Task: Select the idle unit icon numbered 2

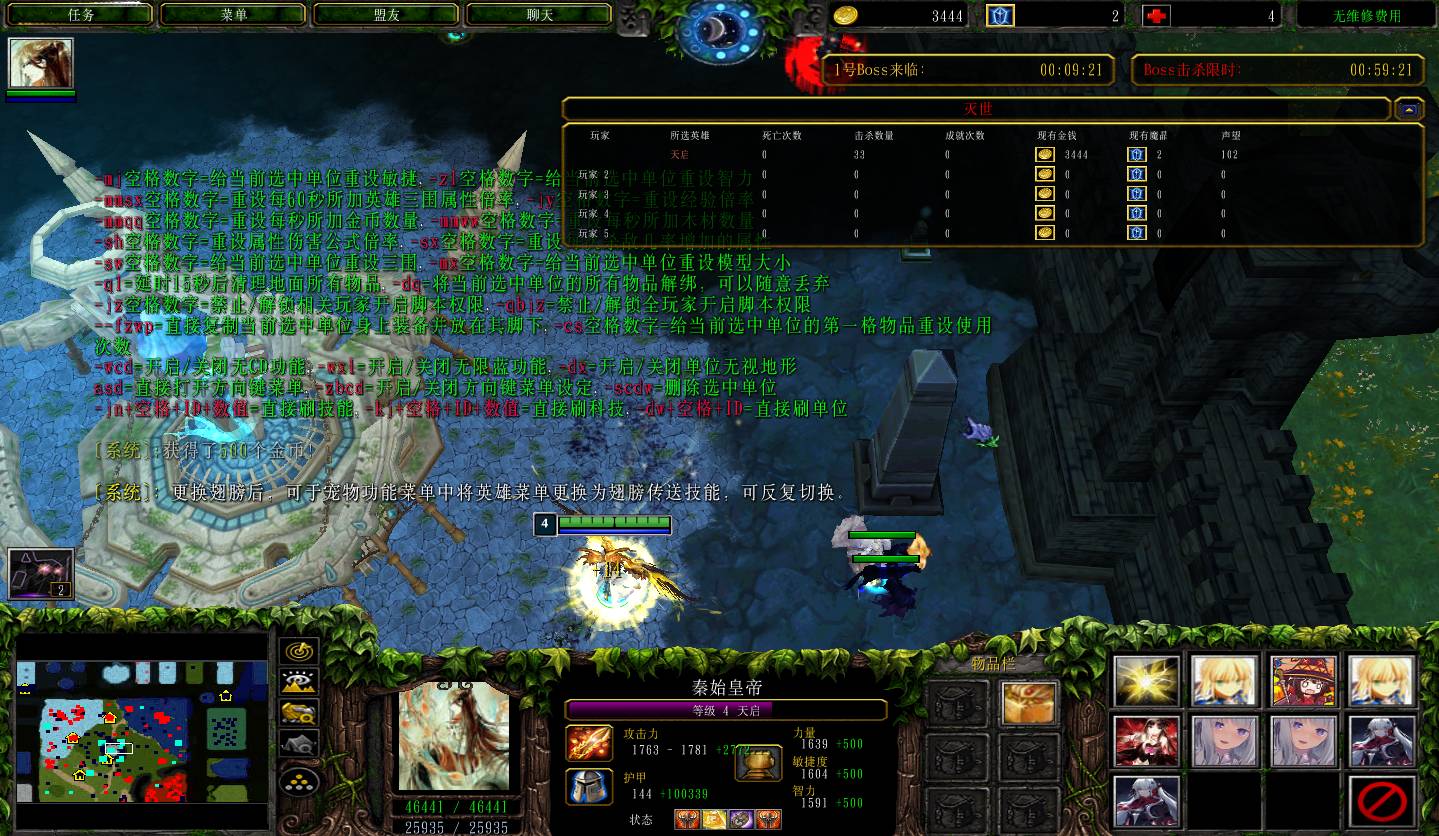Action: [41, 574]
